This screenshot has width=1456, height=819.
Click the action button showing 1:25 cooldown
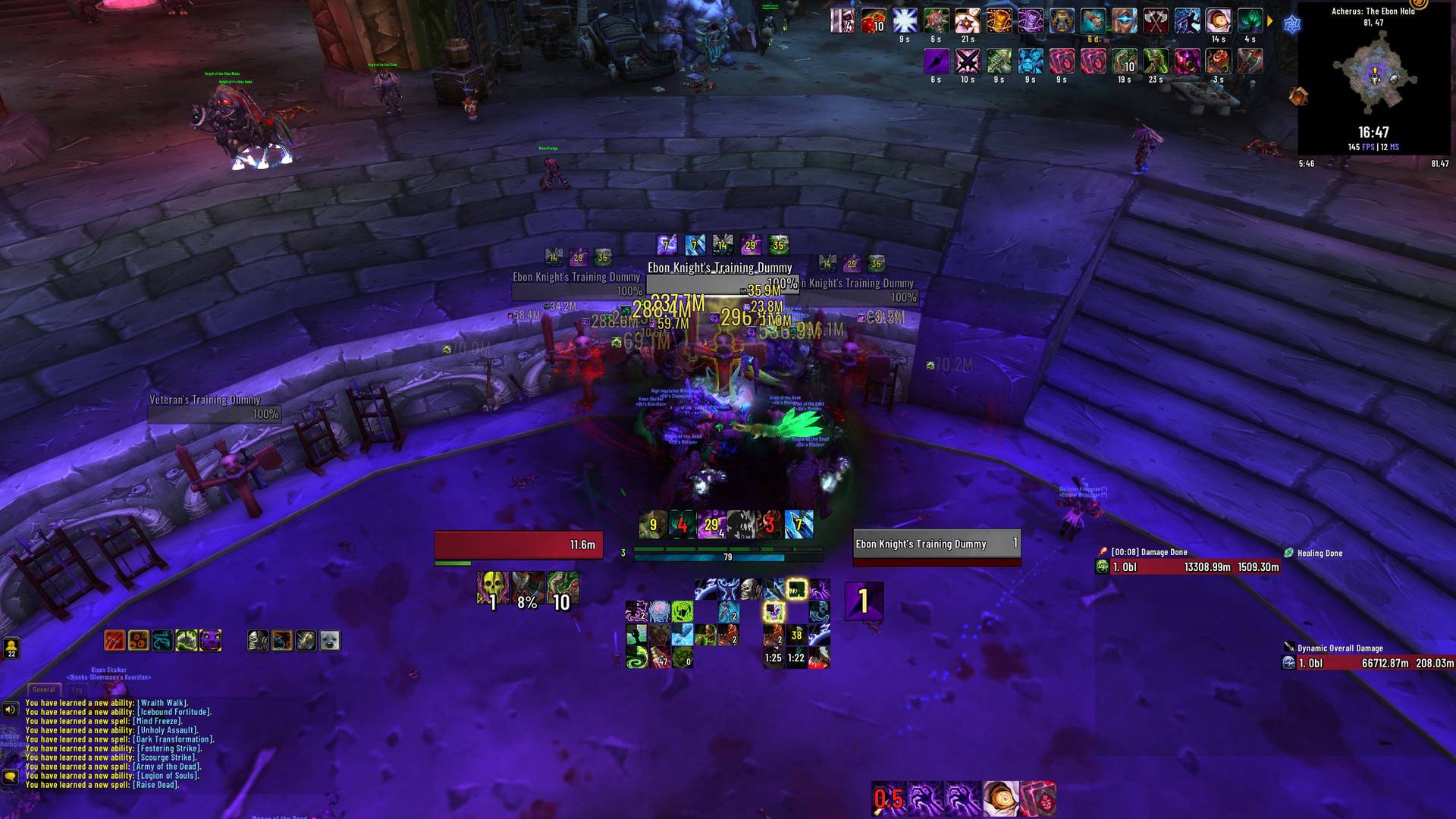773,657
